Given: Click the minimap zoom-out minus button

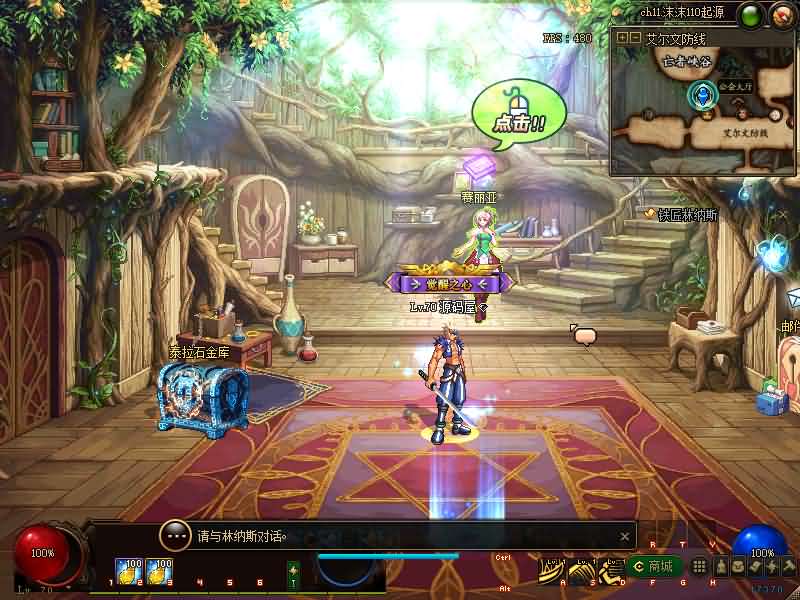Looking at the screenshot, I should [635, 37].
